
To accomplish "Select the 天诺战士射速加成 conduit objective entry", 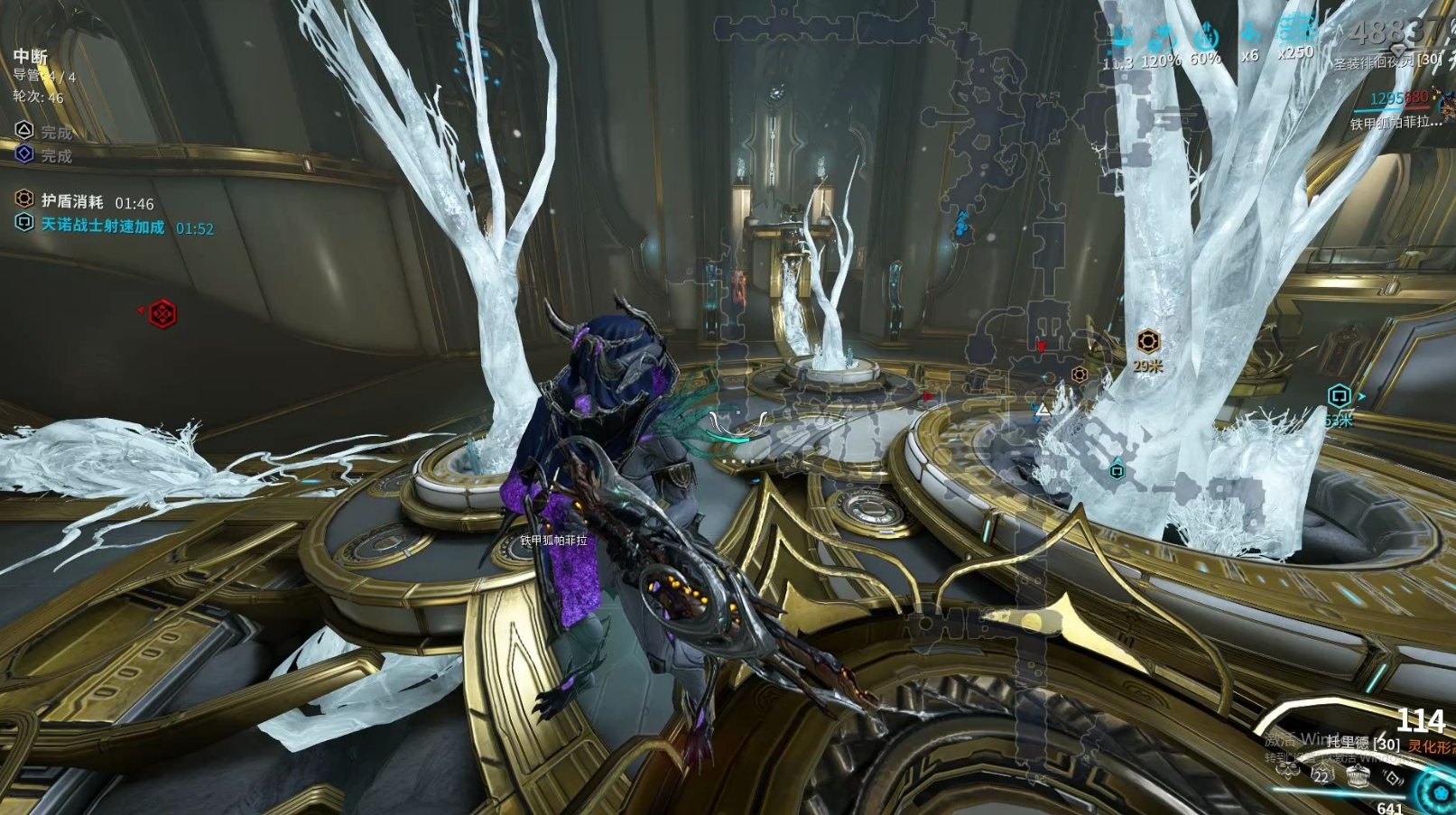I will coord(102,226).
